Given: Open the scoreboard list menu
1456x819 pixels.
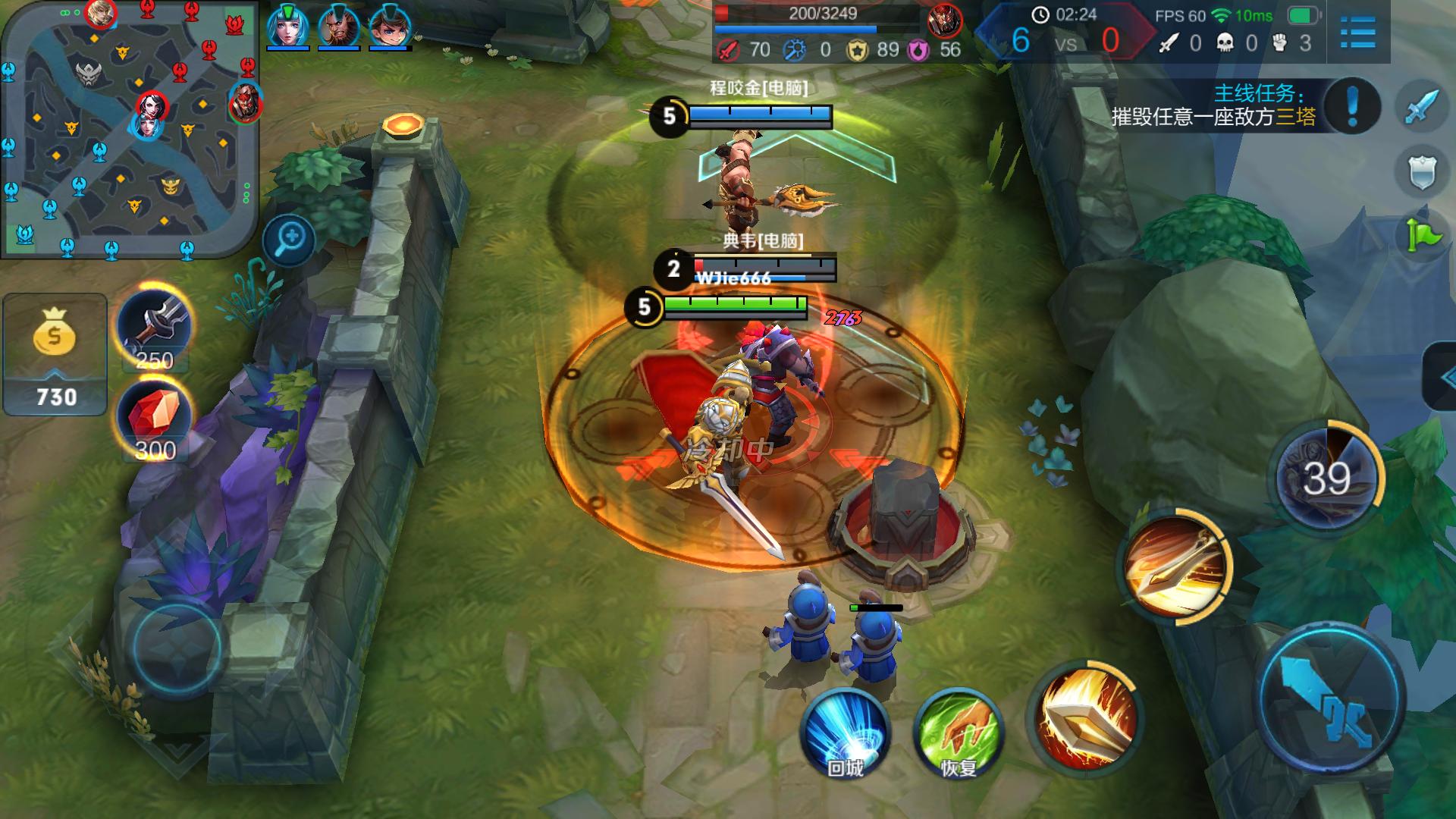Looking at the screenshot, I should click(x=1357, y=32).
